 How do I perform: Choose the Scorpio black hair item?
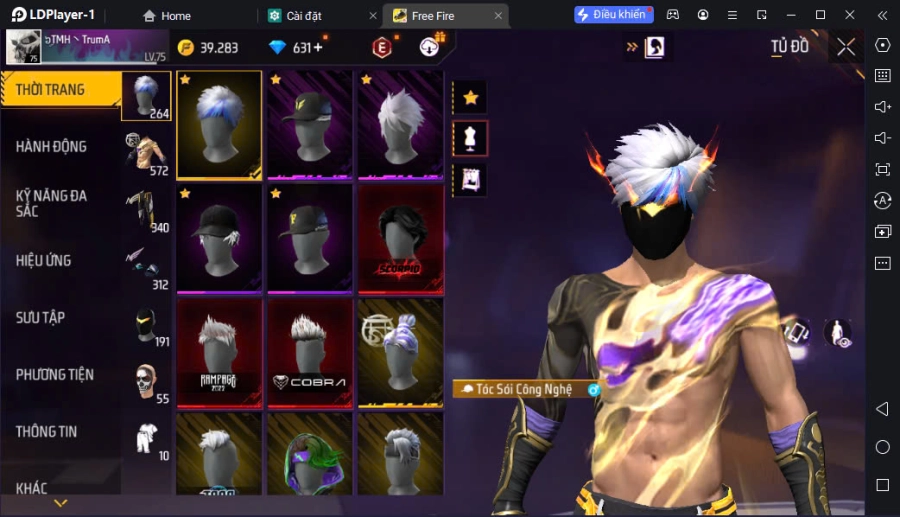[x=400, y=239]
